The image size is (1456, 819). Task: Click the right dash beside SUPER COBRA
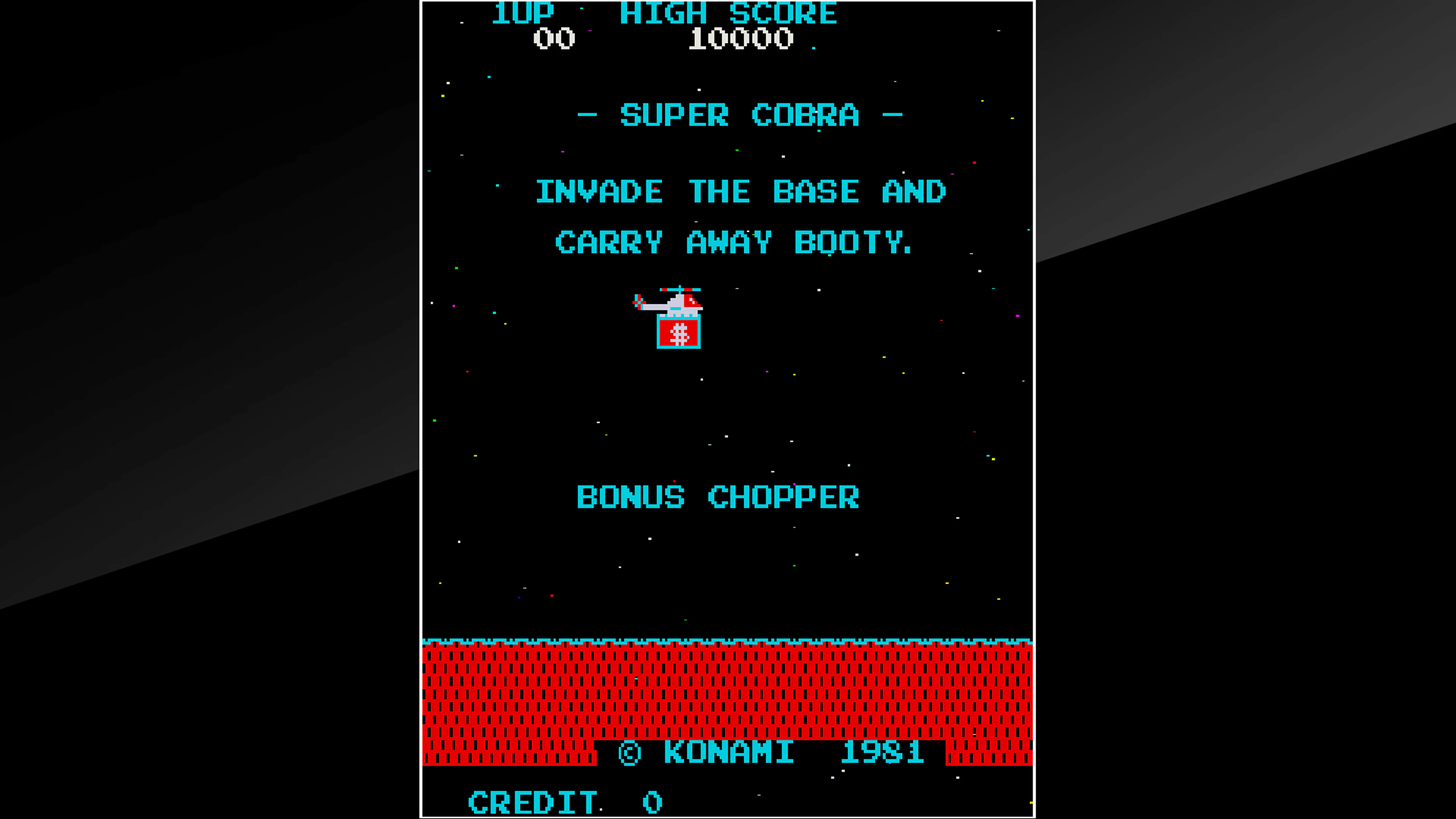(892, 115)
